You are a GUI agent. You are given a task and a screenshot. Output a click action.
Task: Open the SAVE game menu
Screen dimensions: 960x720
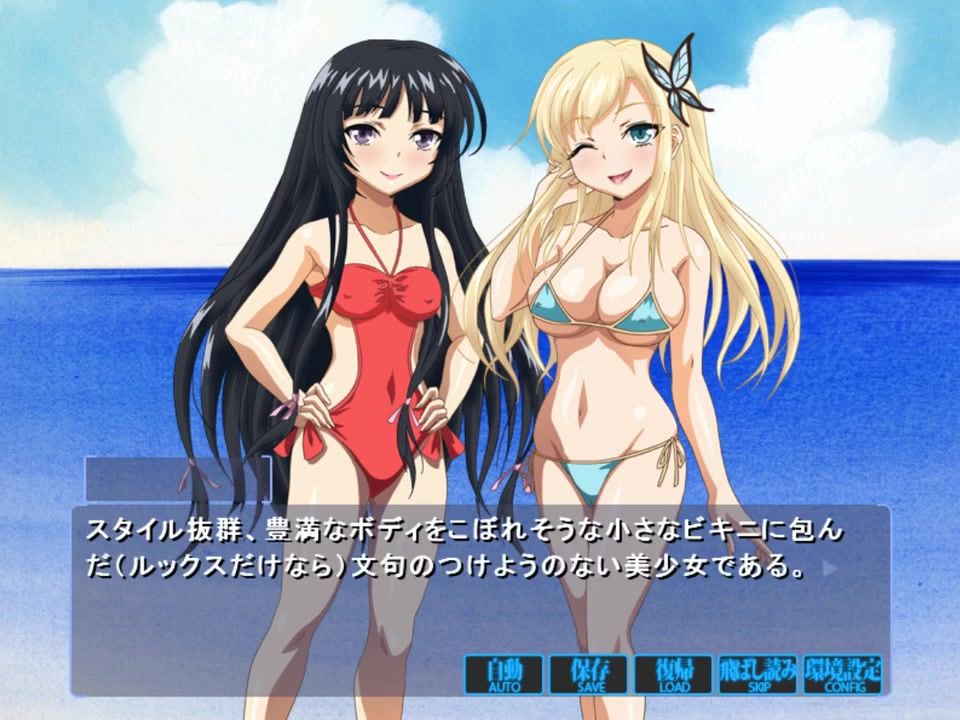coord(588,675)
